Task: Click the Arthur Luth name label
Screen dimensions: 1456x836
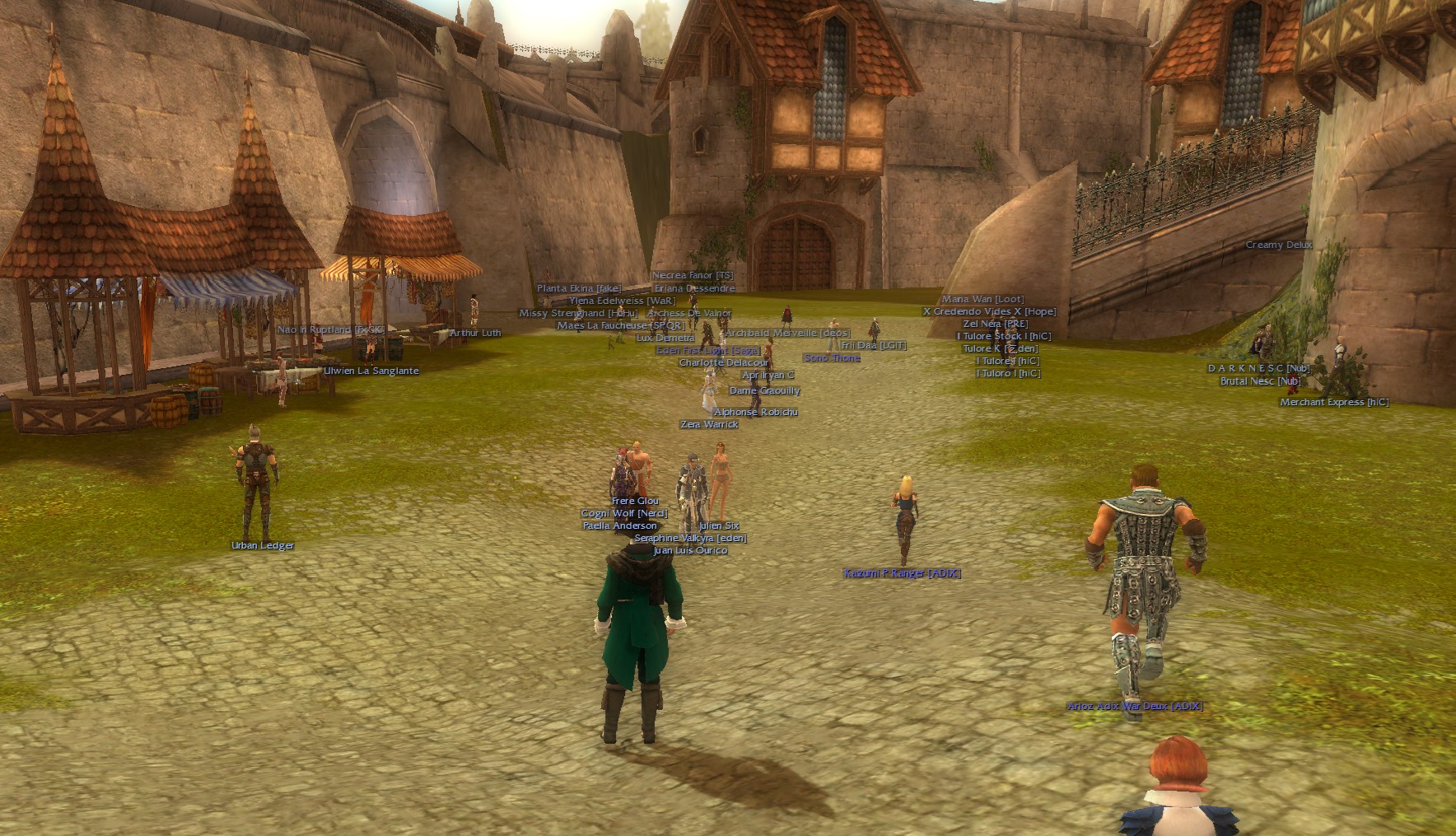Action: pyautogui.click(x=475, y=334)
